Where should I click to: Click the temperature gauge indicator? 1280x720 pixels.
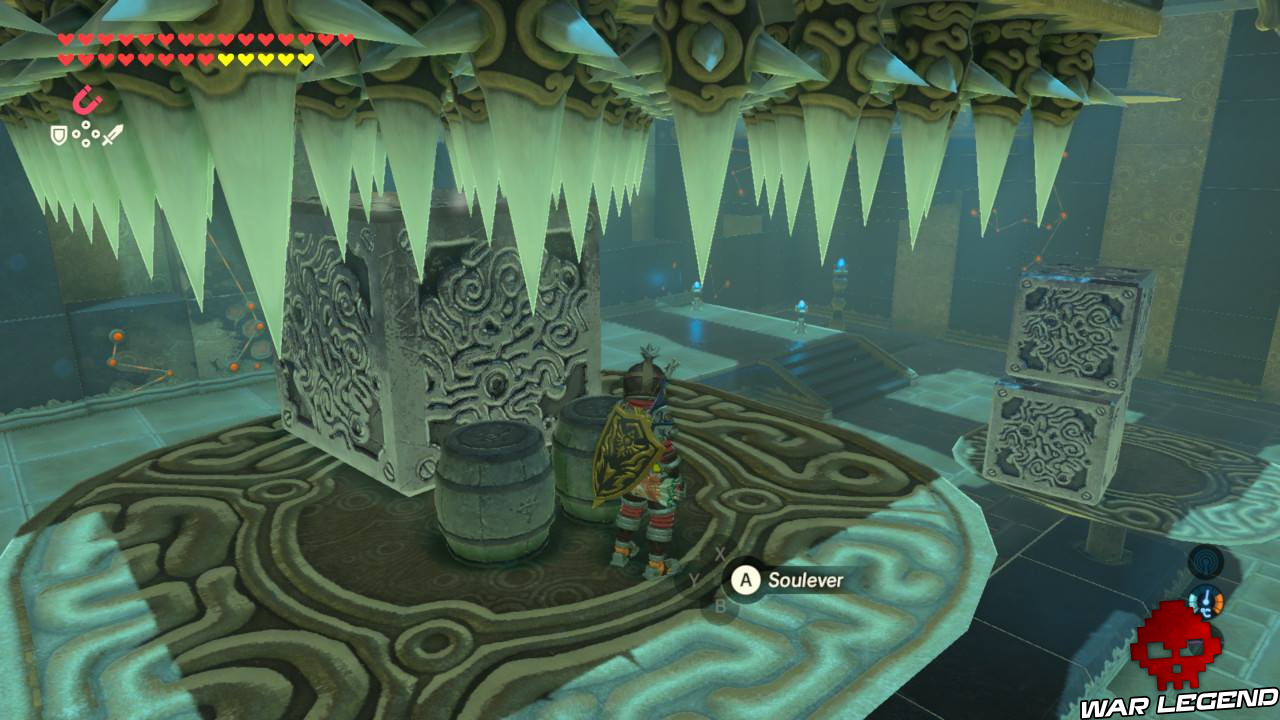[1206, 601]
